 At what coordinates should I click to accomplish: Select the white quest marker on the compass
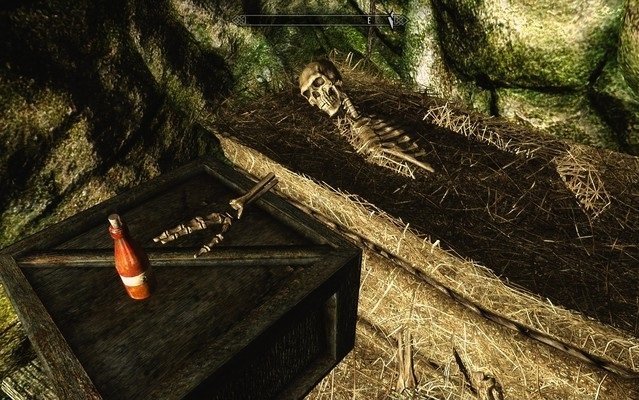pyautogui.click(x=391, y=19)
